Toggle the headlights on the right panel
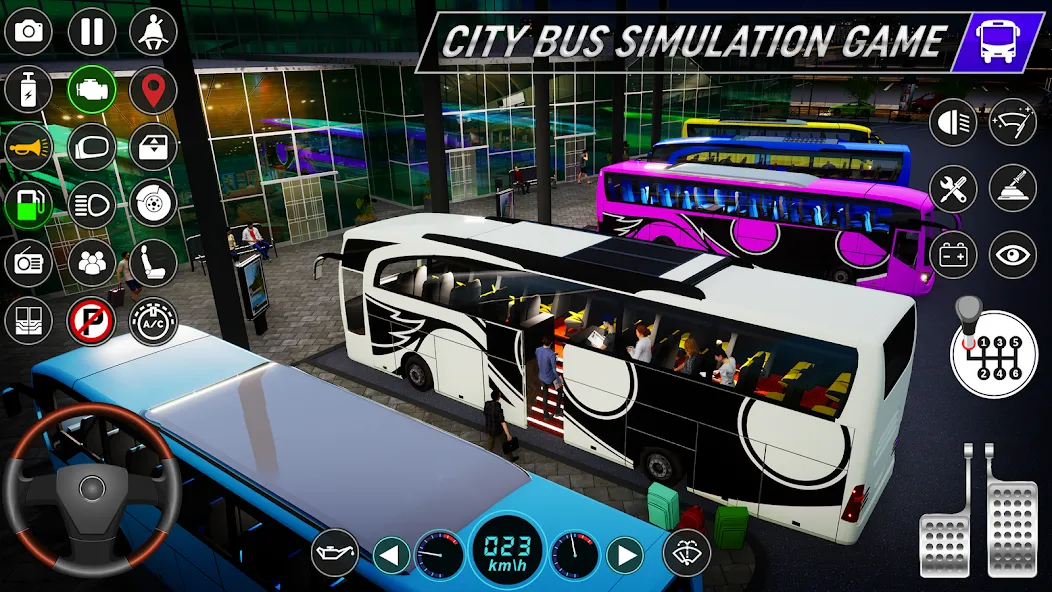1052x592 pixels. click(x=952, y=123)
